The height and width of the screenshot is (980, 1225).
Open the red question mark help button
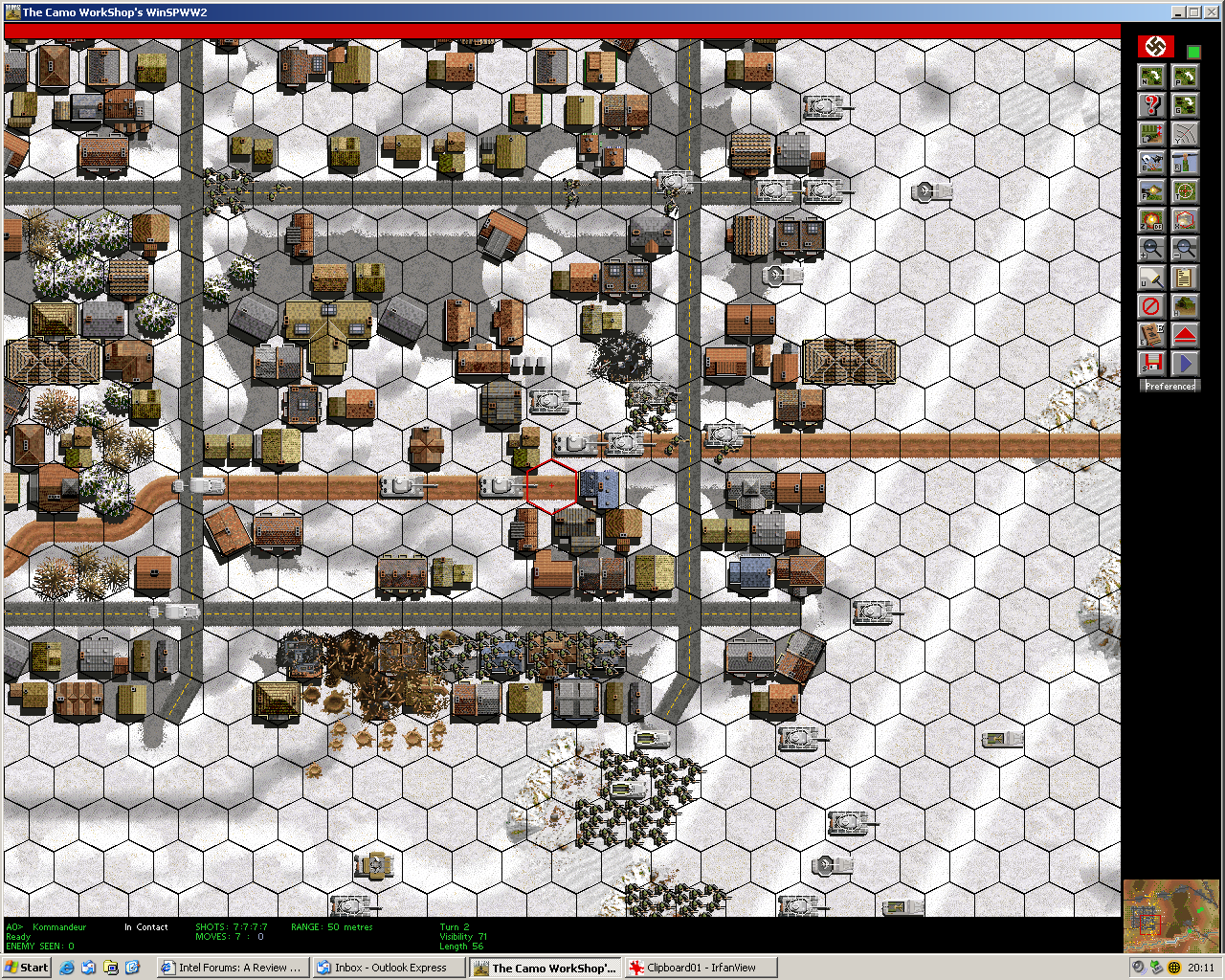pos(1151,105)
